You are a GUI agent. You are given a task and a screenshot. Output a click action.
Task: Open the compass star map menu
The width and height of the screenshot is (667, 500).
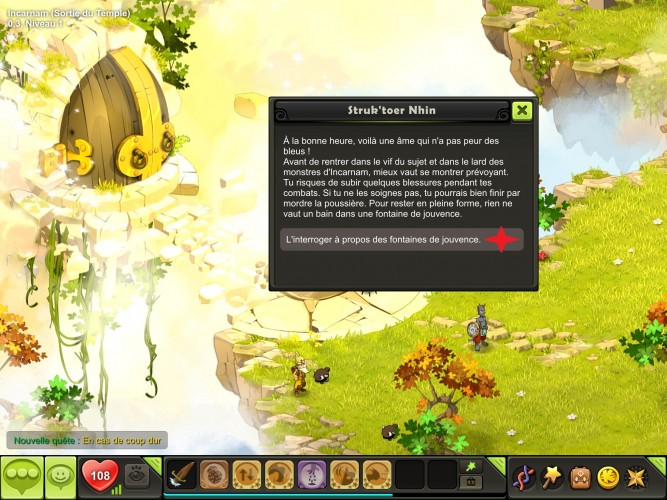(x=638, y=476)
